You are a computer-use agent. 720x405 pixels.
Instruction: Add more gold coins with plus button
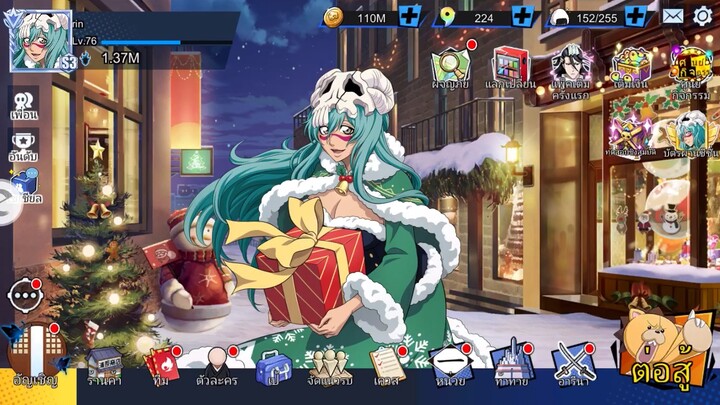[x=409, y=16]
